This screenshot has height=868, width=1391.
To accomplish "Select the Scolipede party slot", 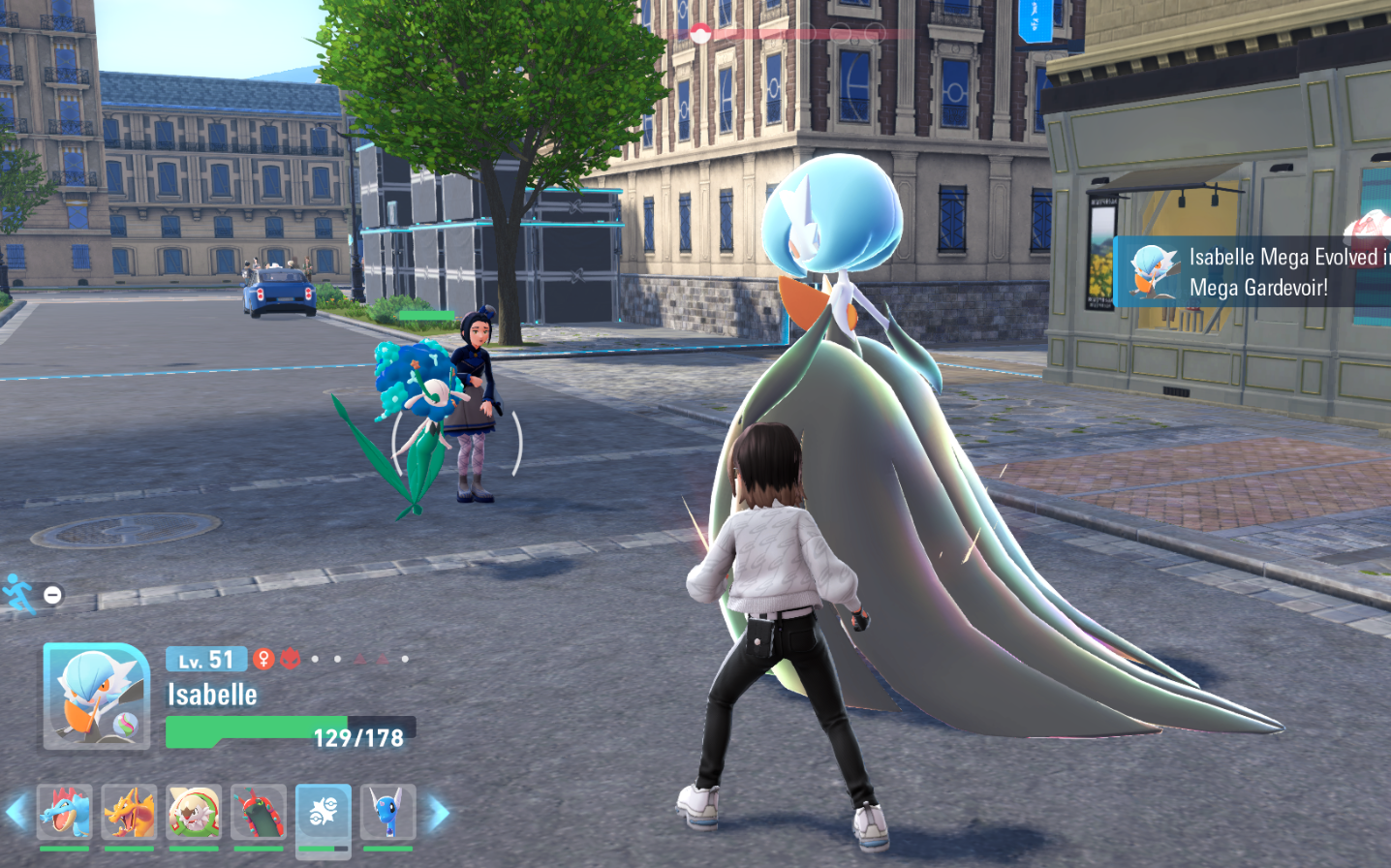I will pos(259,812).
